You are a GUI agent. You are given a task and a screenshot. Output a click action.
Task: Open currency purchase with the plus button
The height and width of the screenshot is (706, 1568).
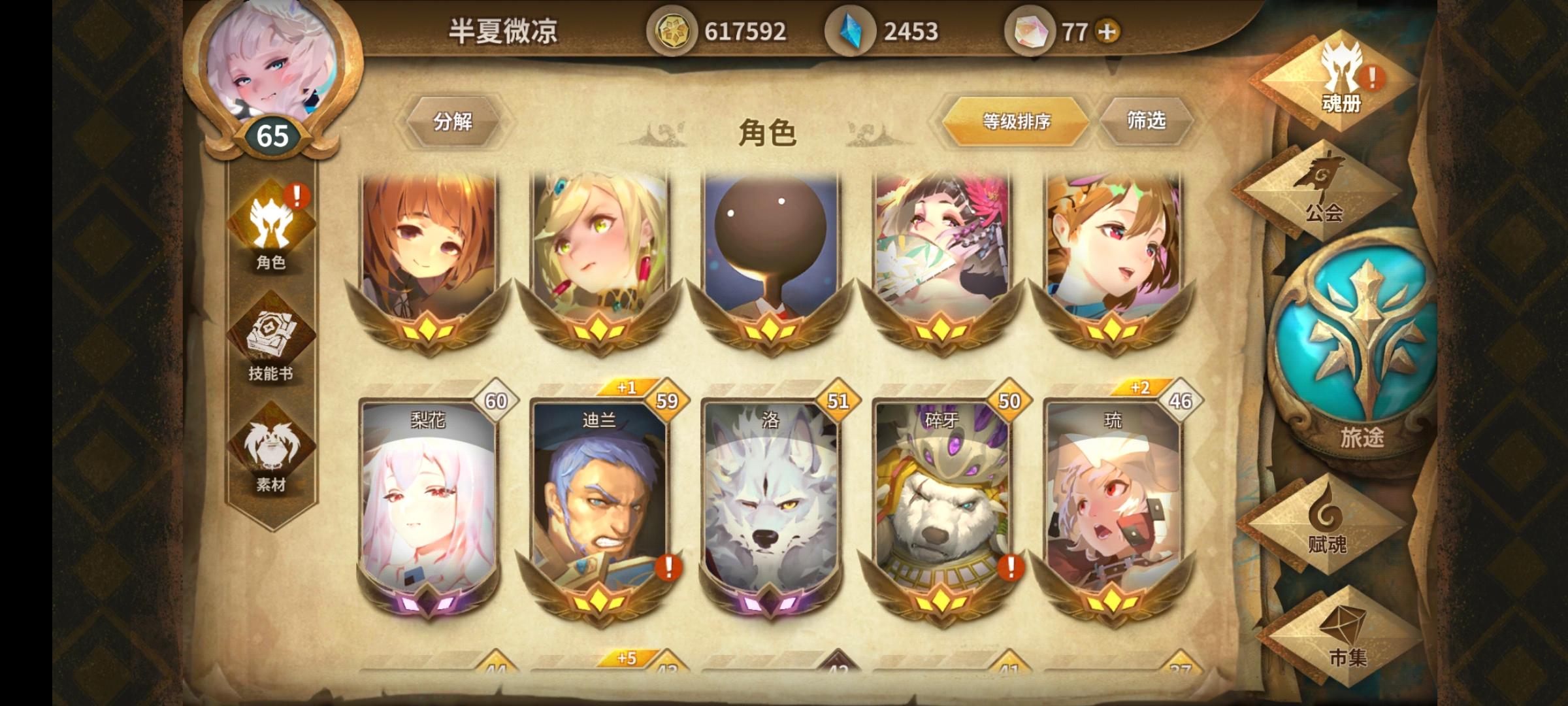click(x=1106, y=29)
